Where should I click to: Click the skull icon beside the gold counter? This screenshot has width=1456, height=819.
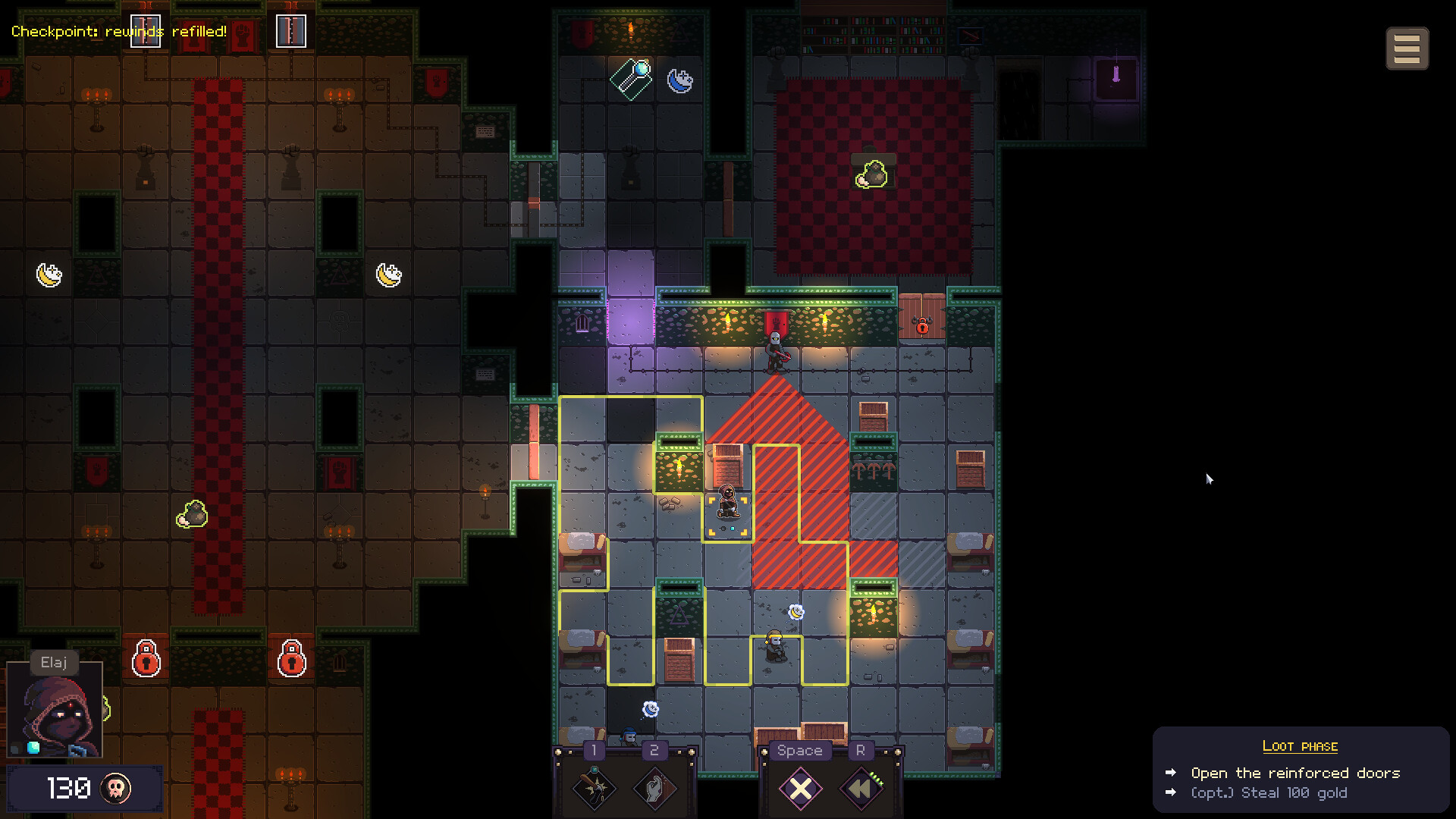114,789
